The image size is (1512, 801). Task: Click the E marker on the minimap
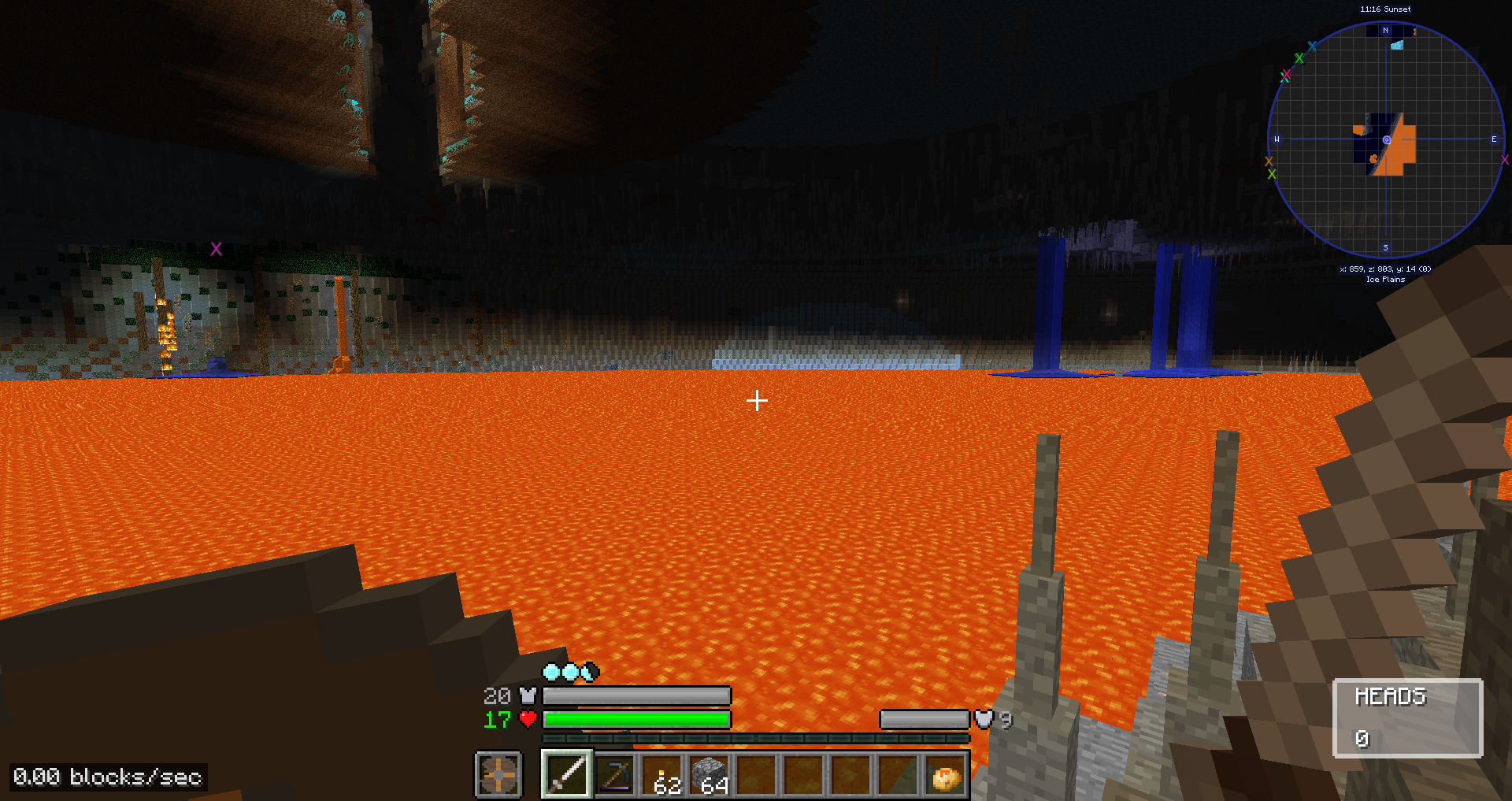[1492, 139]
